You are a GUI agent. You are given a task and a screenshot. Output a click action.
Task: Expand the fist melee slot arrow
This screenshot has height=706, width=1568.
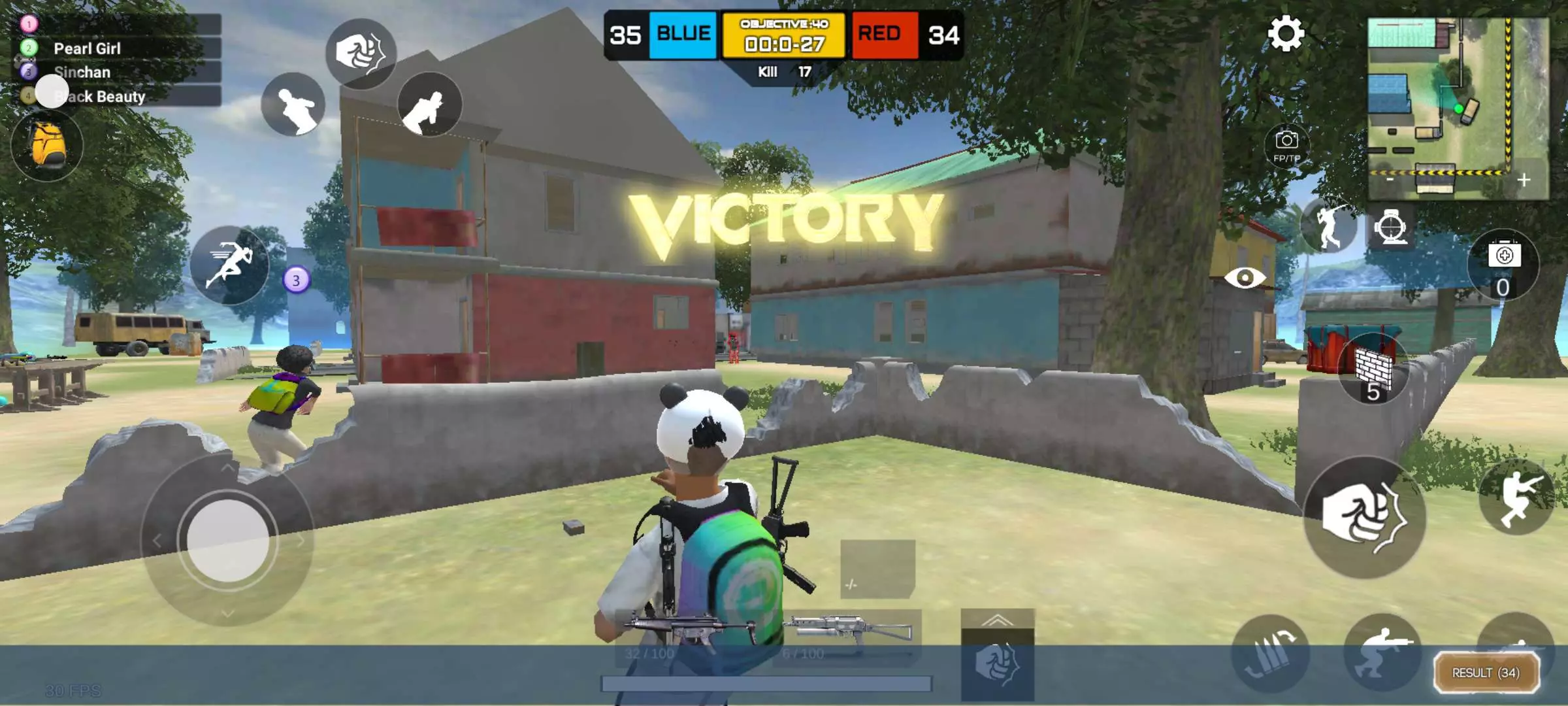click(997, 620)
